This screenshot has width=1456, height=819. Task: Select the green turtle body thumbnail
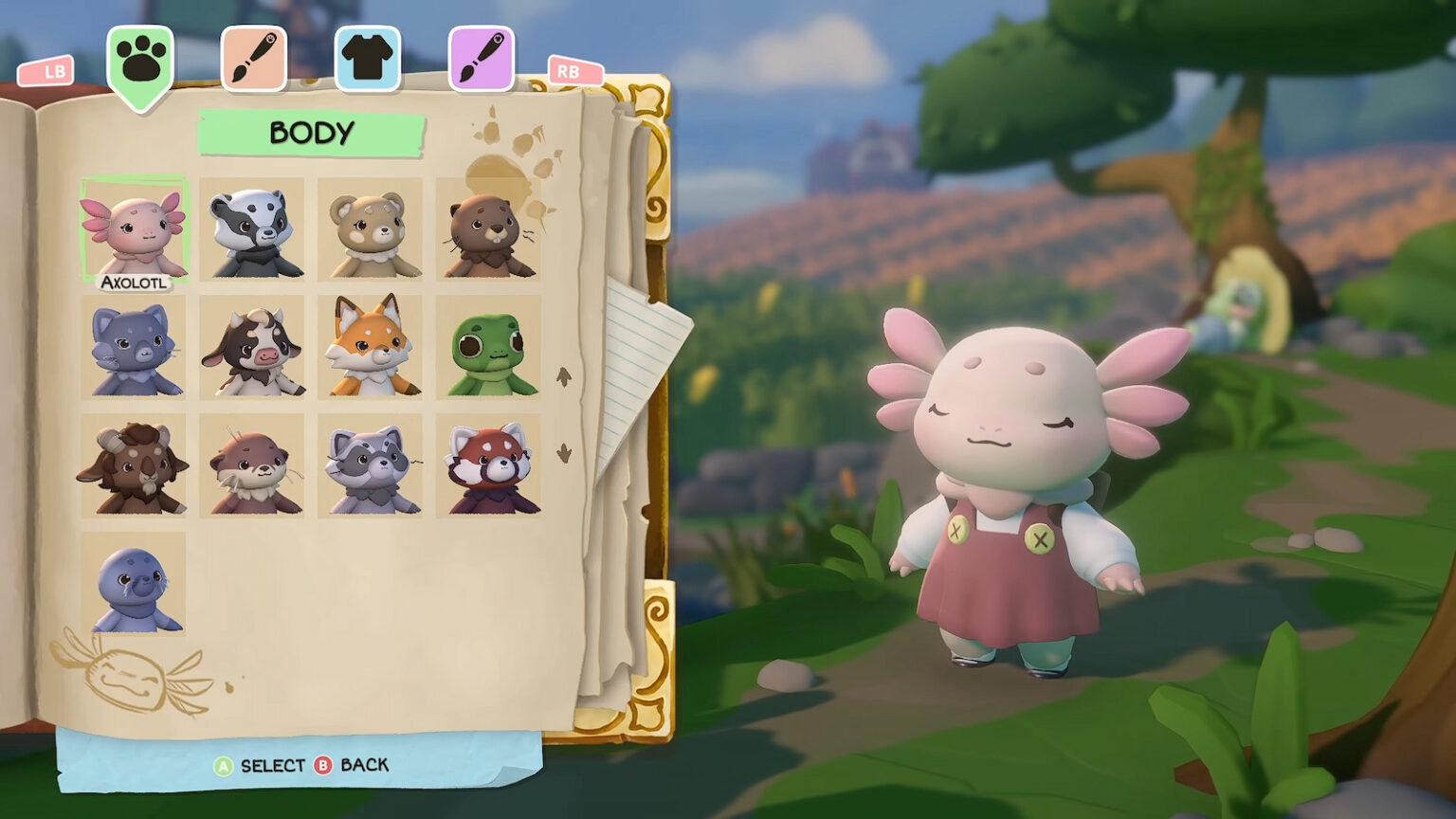click(489, 346)
